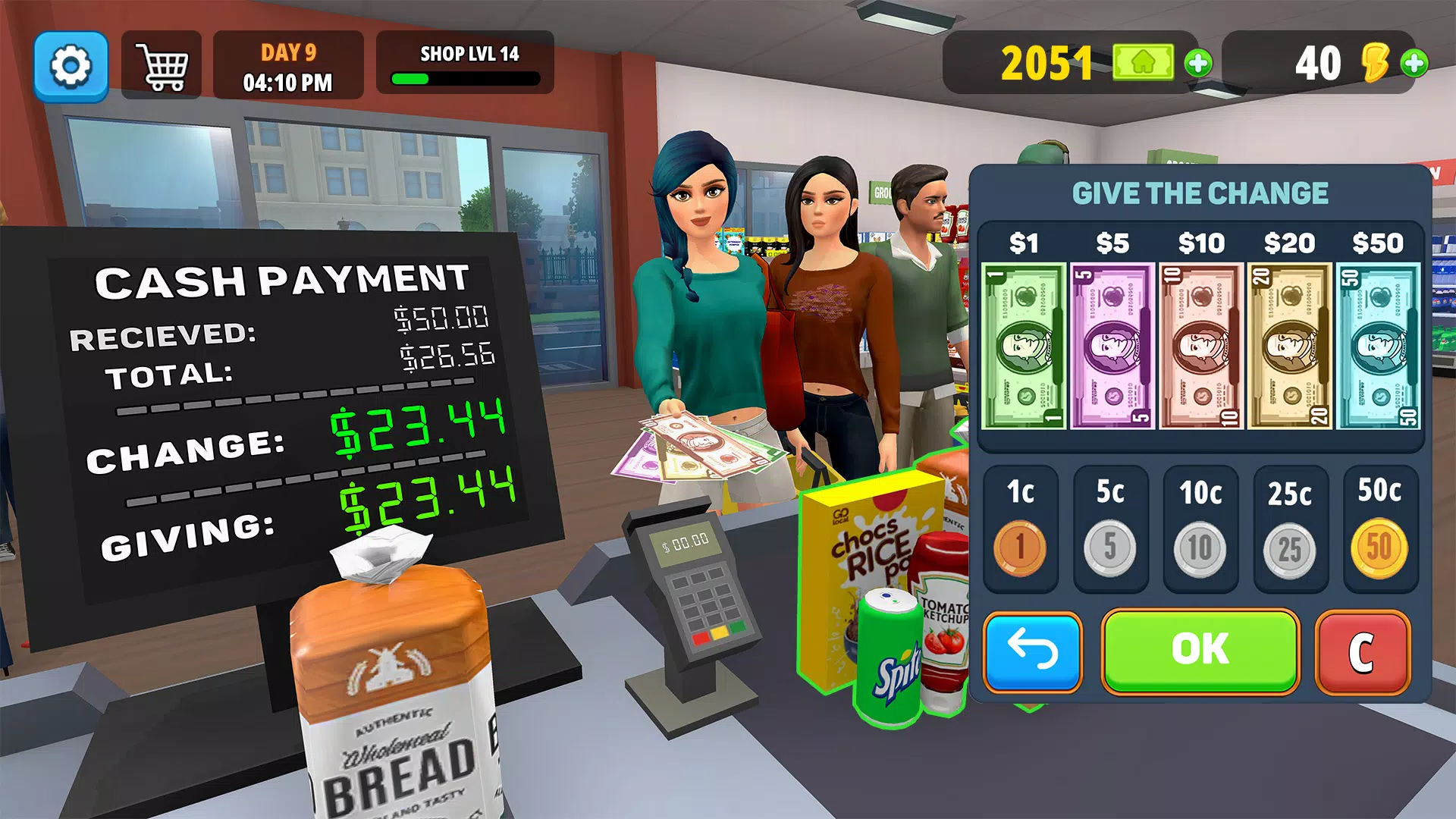Add a 1c copper coin

(x=1020, y=547)
